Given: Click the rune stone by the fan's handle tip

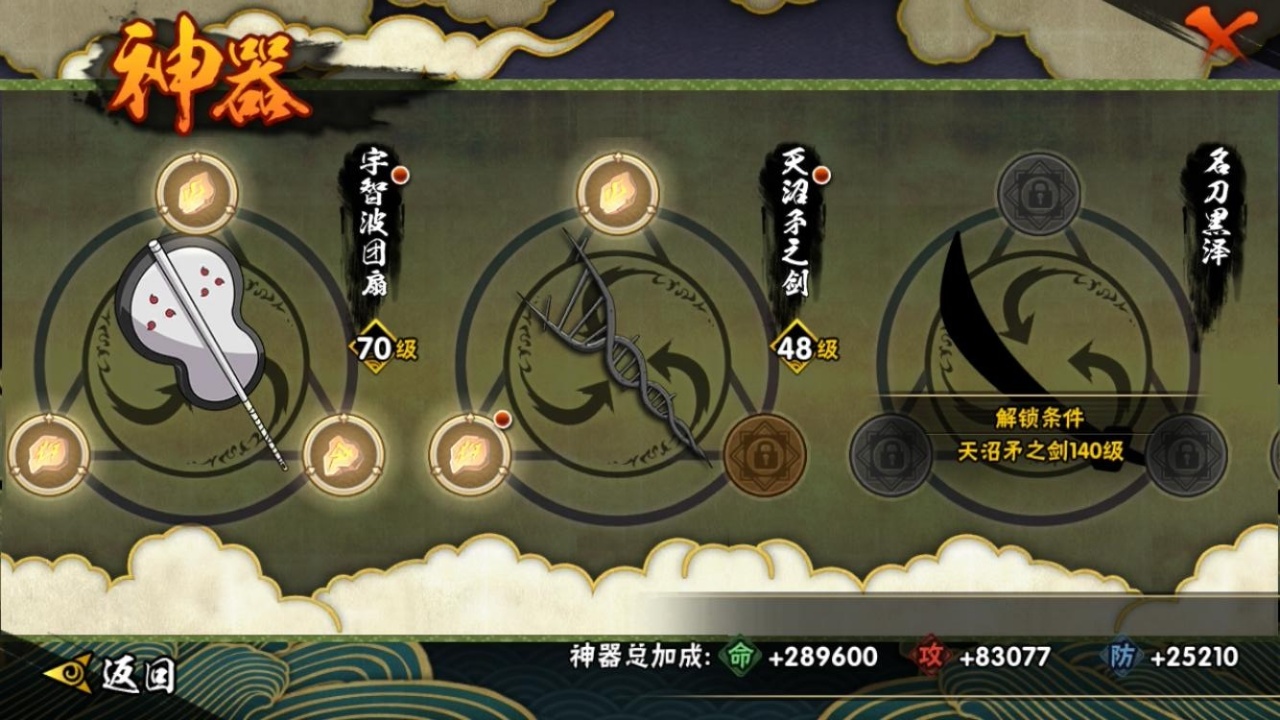Looking at the screenshot, I should point(343,455).
